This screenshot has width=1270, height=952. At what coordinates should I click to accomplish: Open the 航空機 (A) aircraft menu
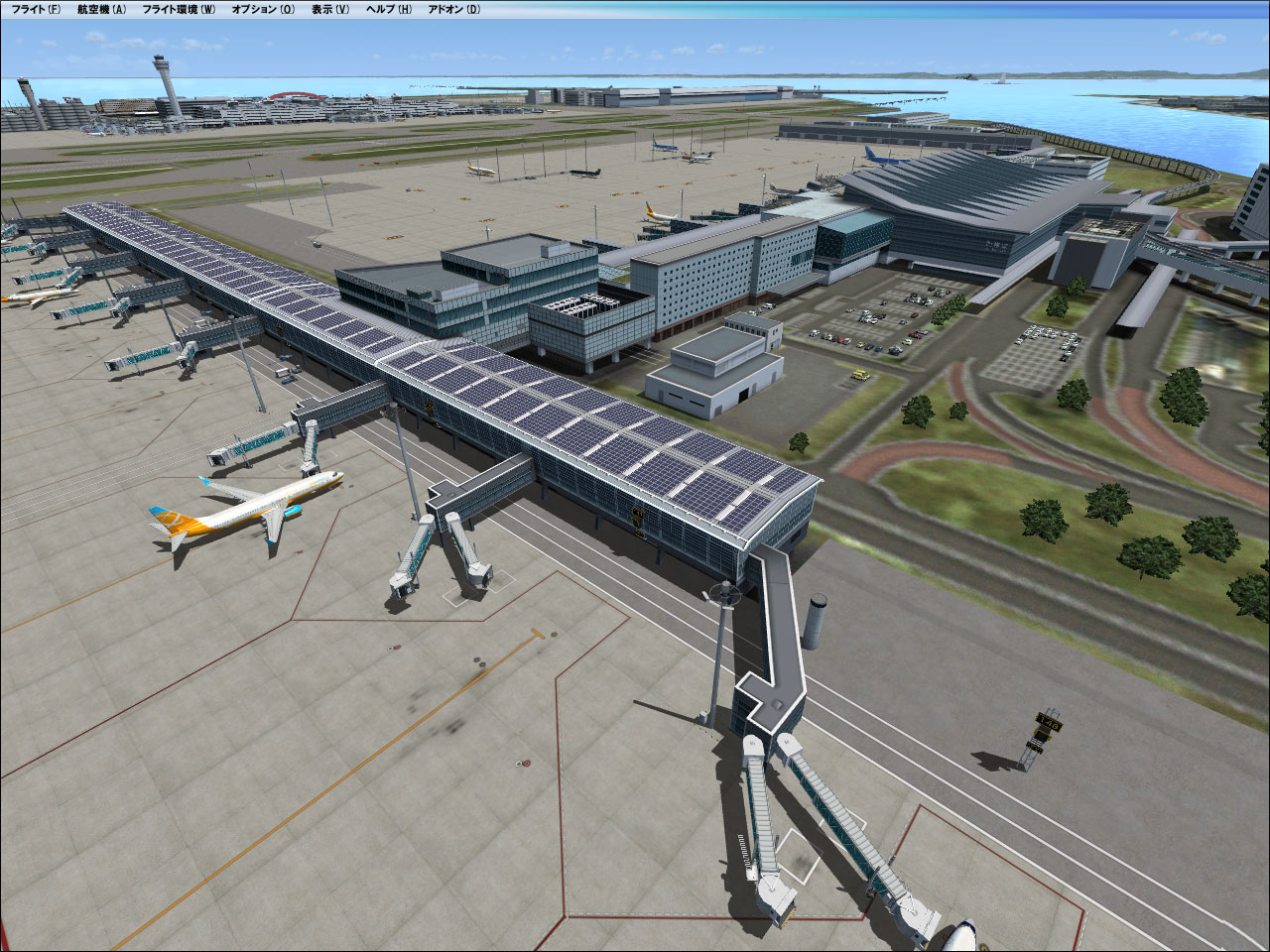[101, 9]
